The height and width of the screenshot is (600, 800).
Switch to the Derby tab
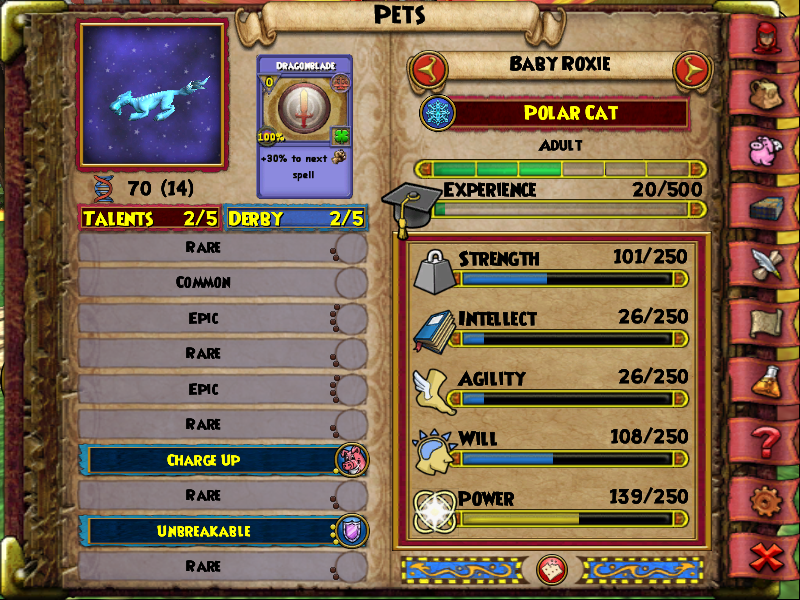tap(296, 218)
